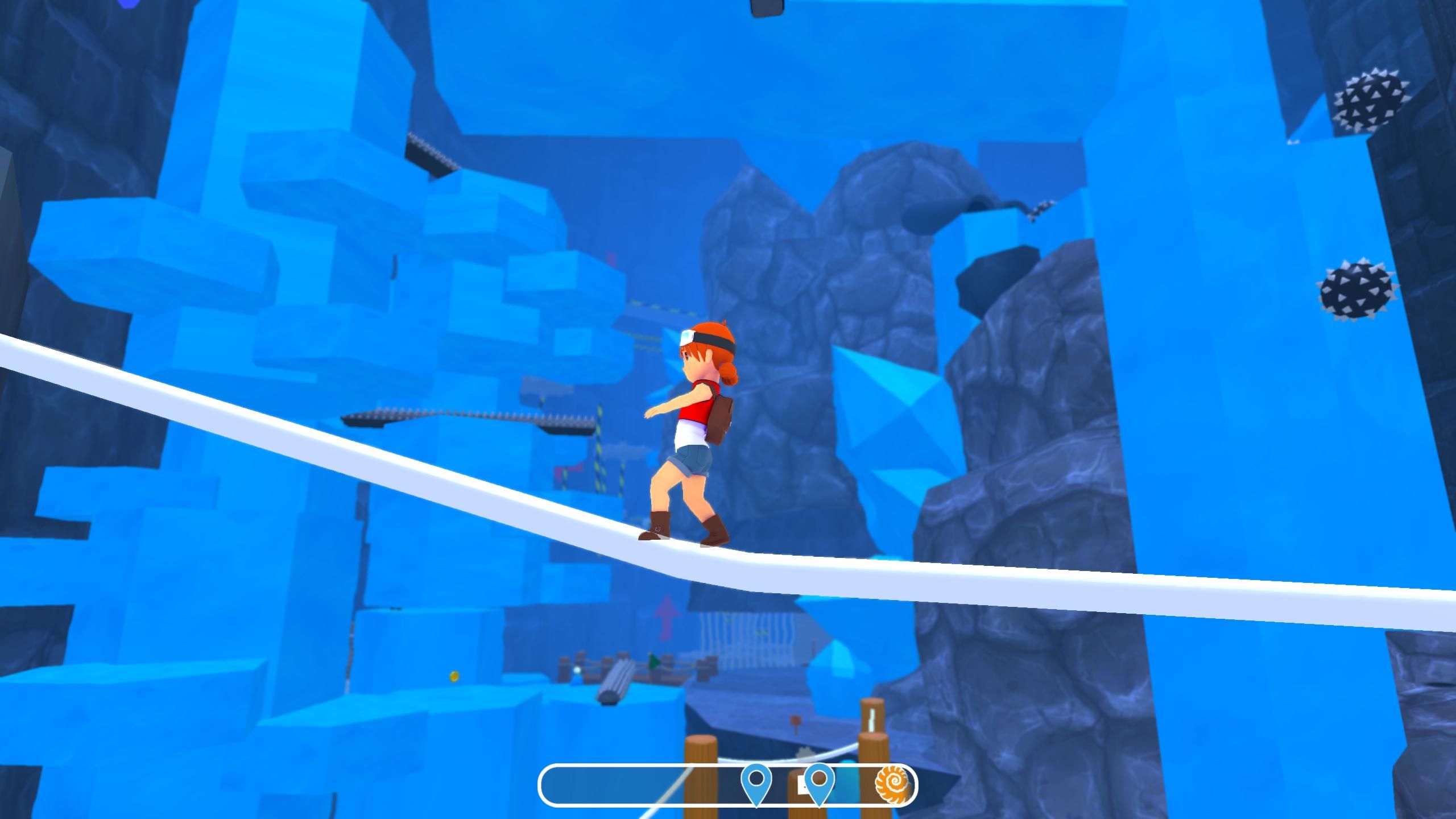Select the checkpoint pin nearest the ammonite shell
Viewport: 1456px width, 819px height.
(819, 781)
